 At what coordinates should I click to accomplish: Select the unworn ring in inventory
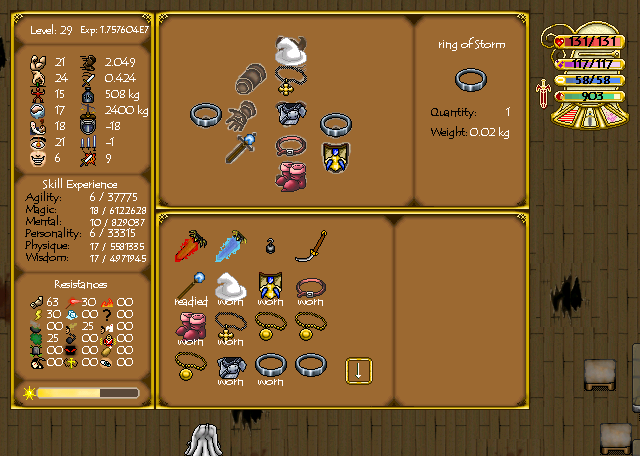[309, 366]
